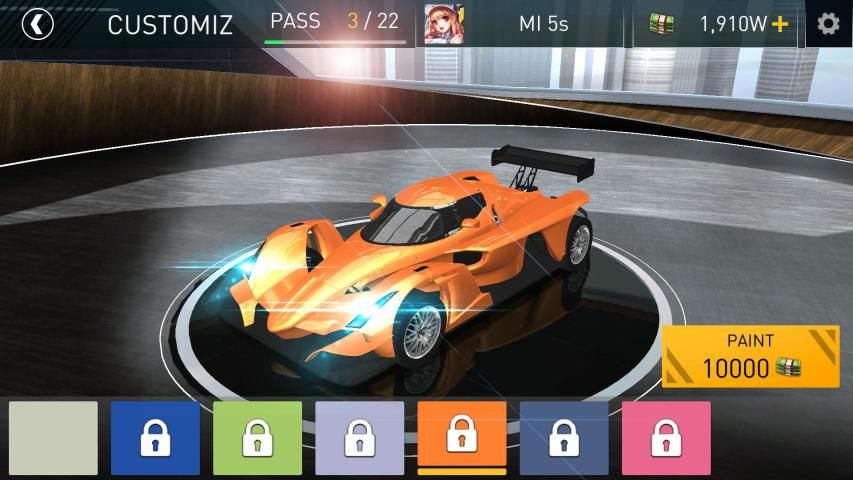Buy the paint for 10000 cash
This screenshot has width=853, height=480.
point(750,357)
